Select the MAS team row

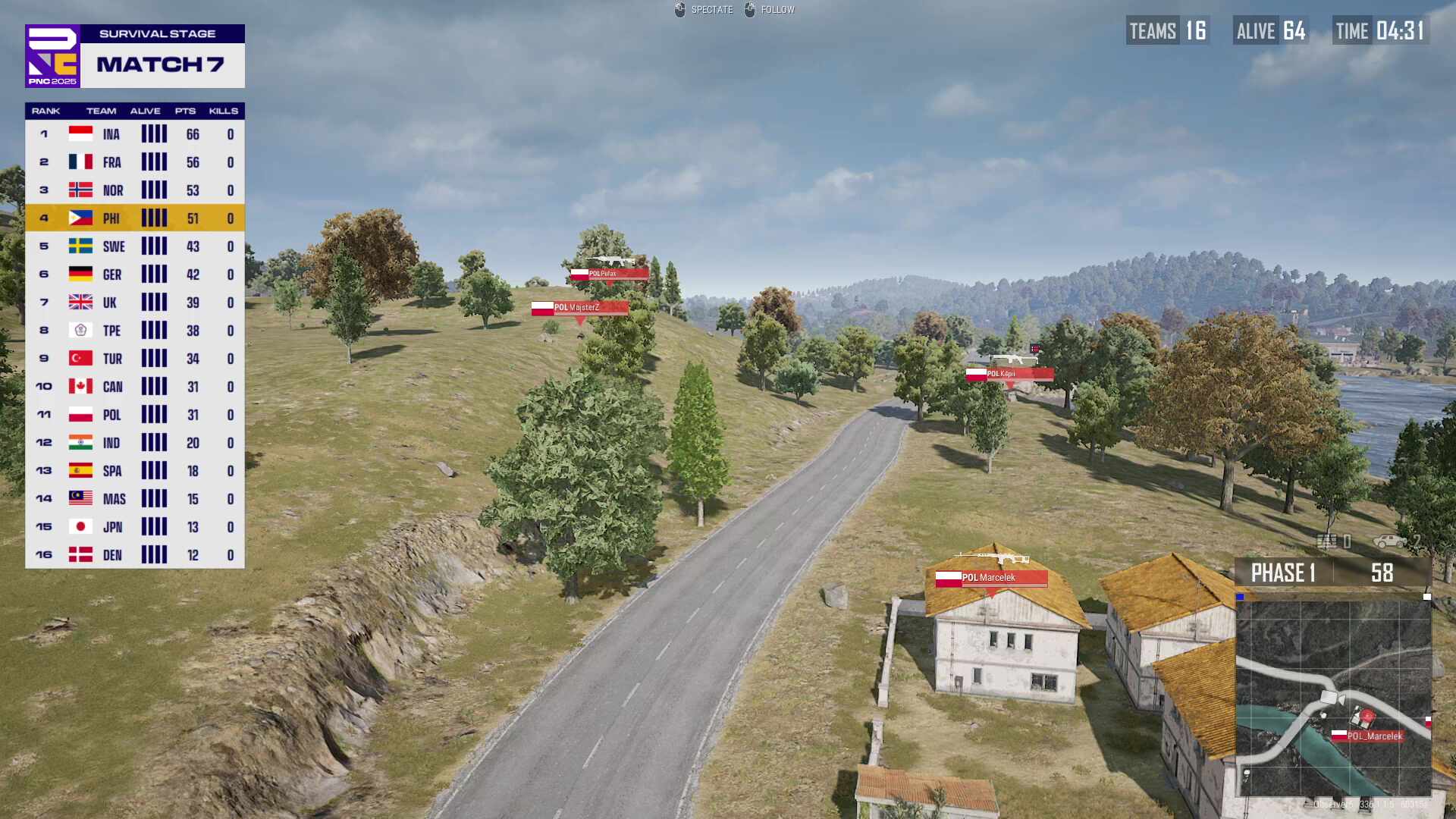(135, 499)
